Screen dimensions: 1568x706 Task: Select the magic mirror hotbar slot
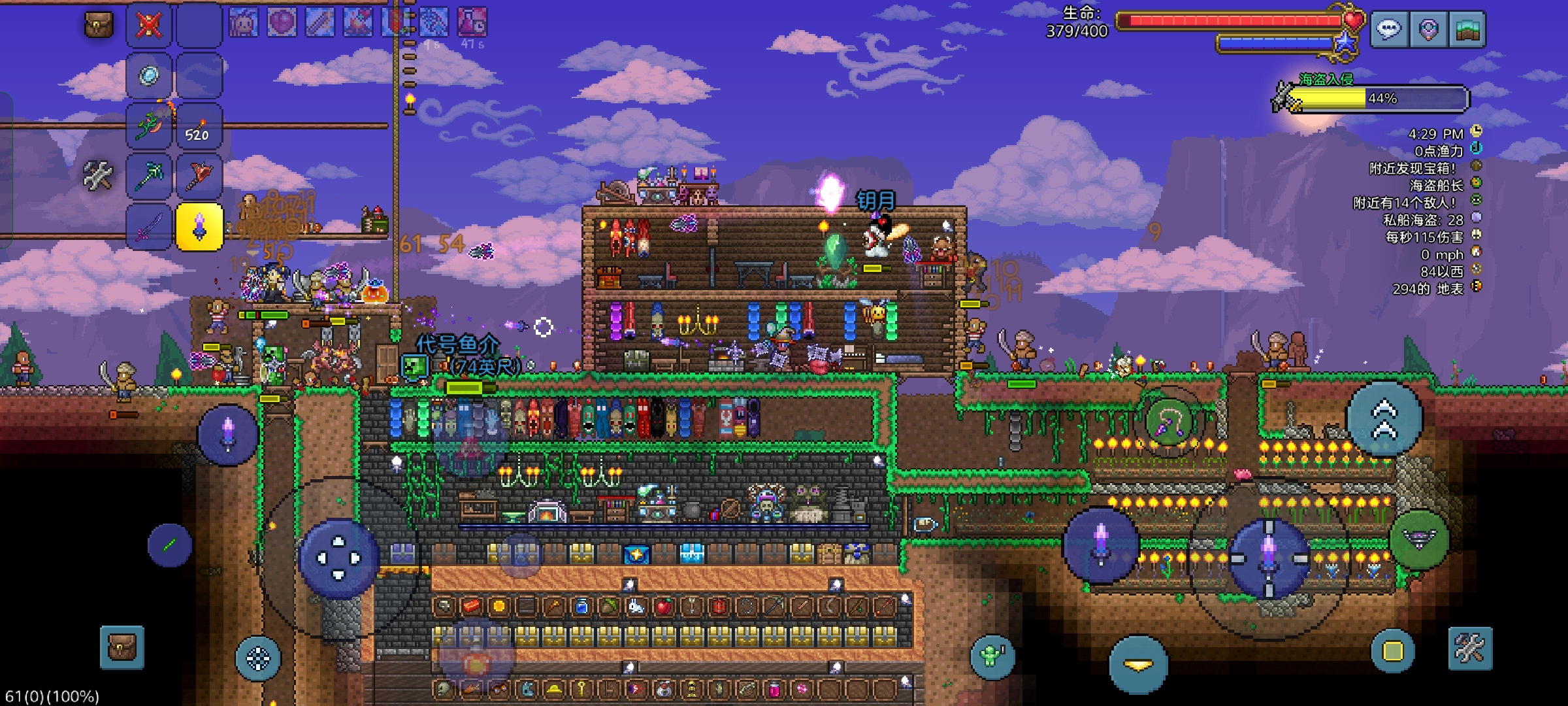(x=149, y=76)
